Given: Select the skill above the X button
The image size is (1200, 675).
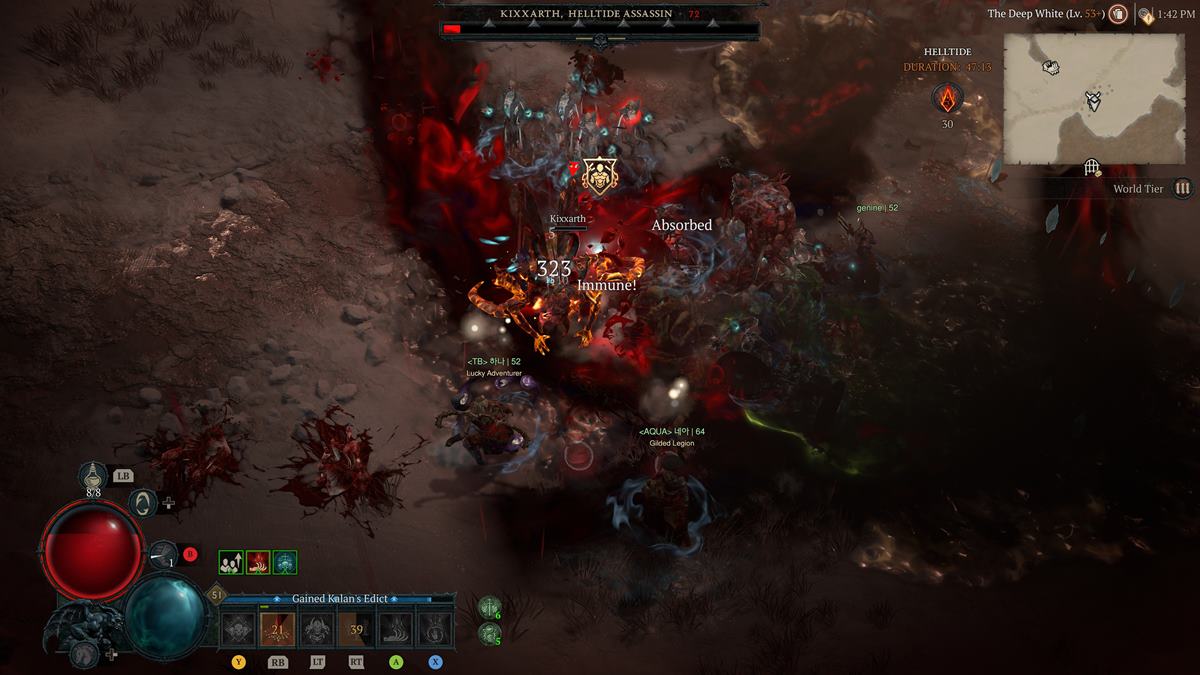Looking at the screenshot, I should (434, 629).
